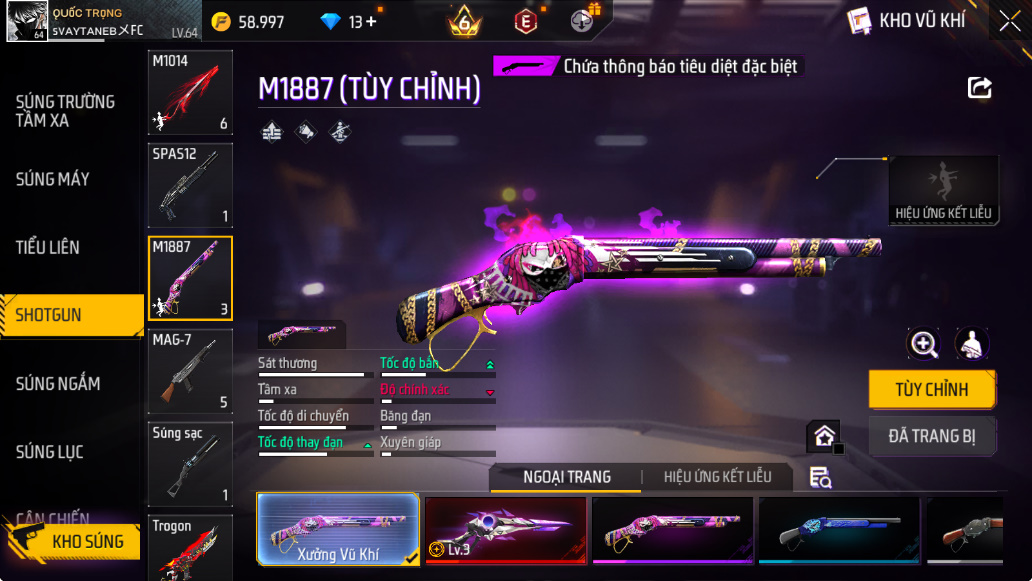Click the ĐÃ TRANG BỊ button
This screenshot has width=1032, height=581.
(x=931, y=436)
